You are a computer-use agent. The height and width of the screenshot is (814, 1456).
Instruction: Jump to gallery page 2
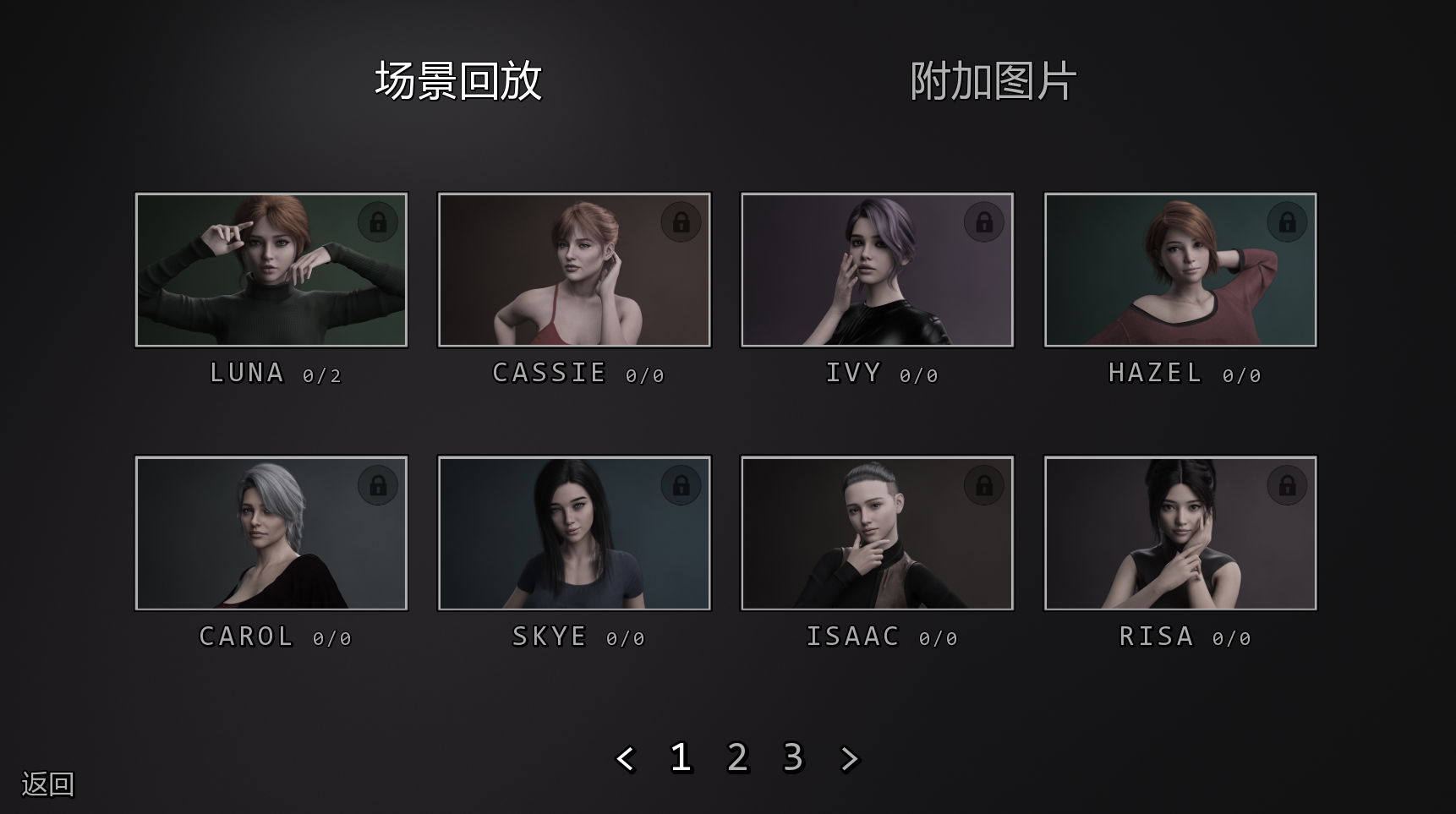pyautogui.click(x=737, y=757)
